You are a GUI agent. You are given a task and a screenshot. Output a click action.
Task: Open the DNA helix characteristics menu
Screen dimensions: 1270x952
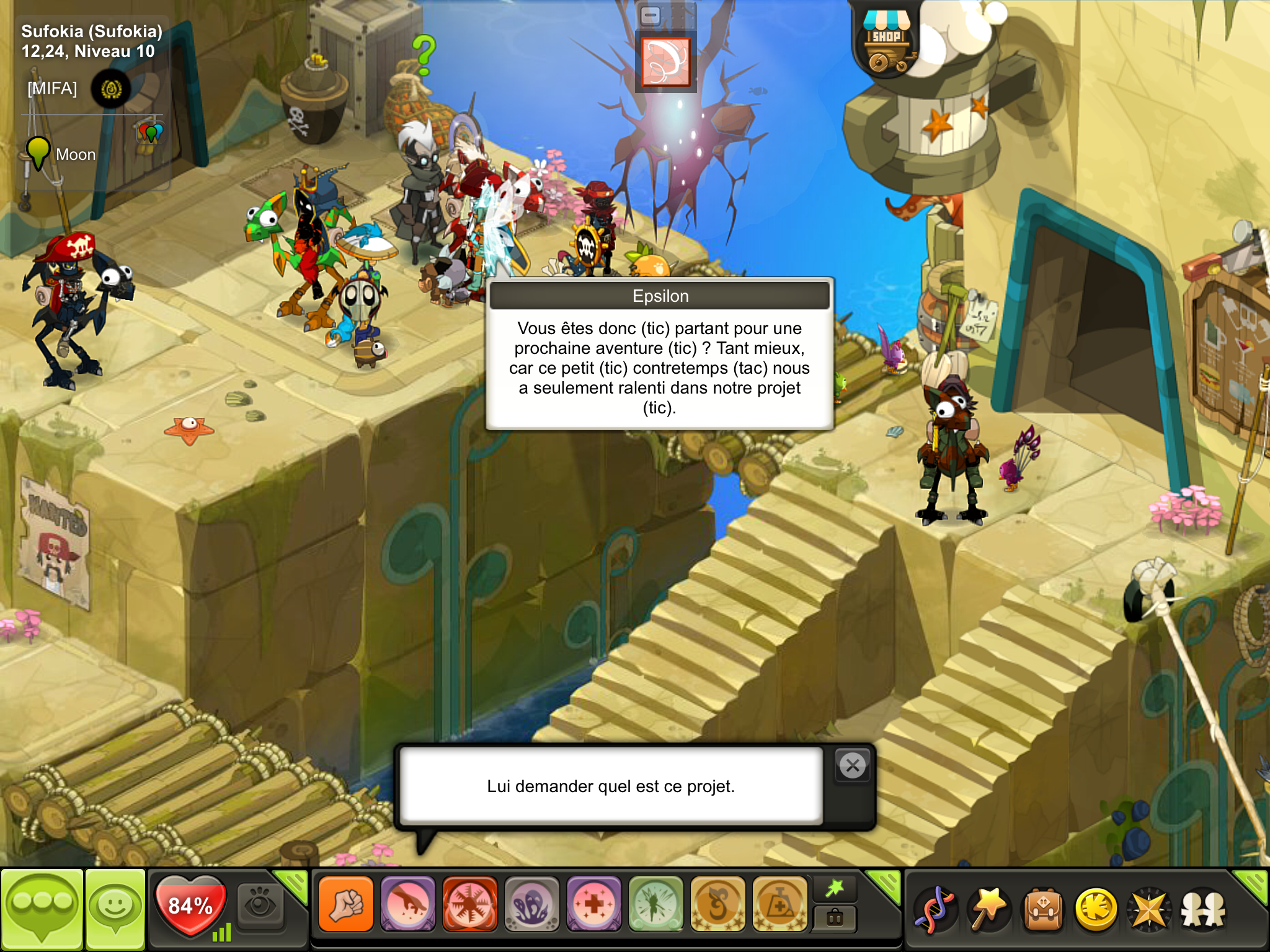coord(935,910)
